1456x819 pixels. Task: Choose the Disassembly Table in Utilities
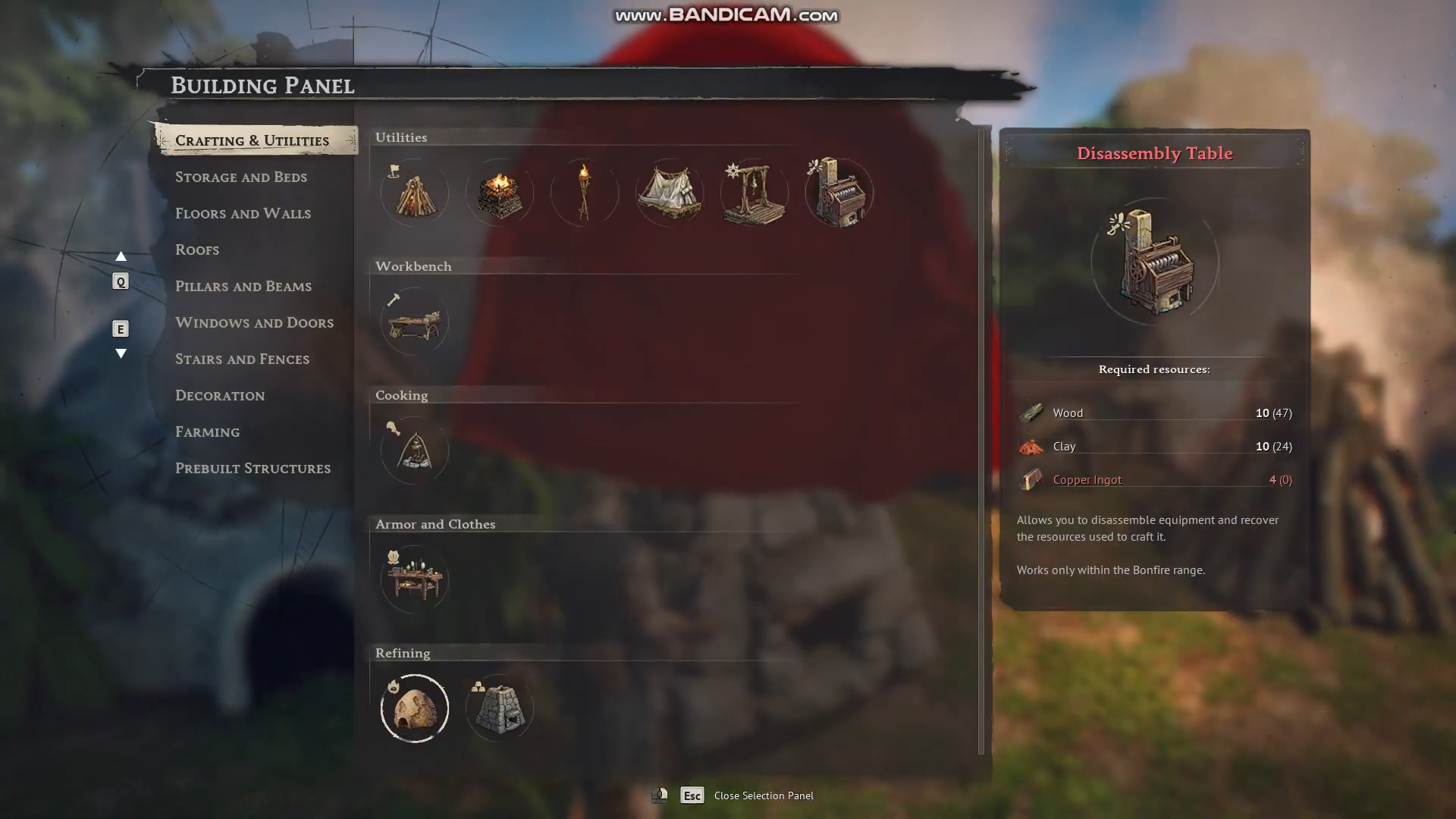(x=839, y=193)
